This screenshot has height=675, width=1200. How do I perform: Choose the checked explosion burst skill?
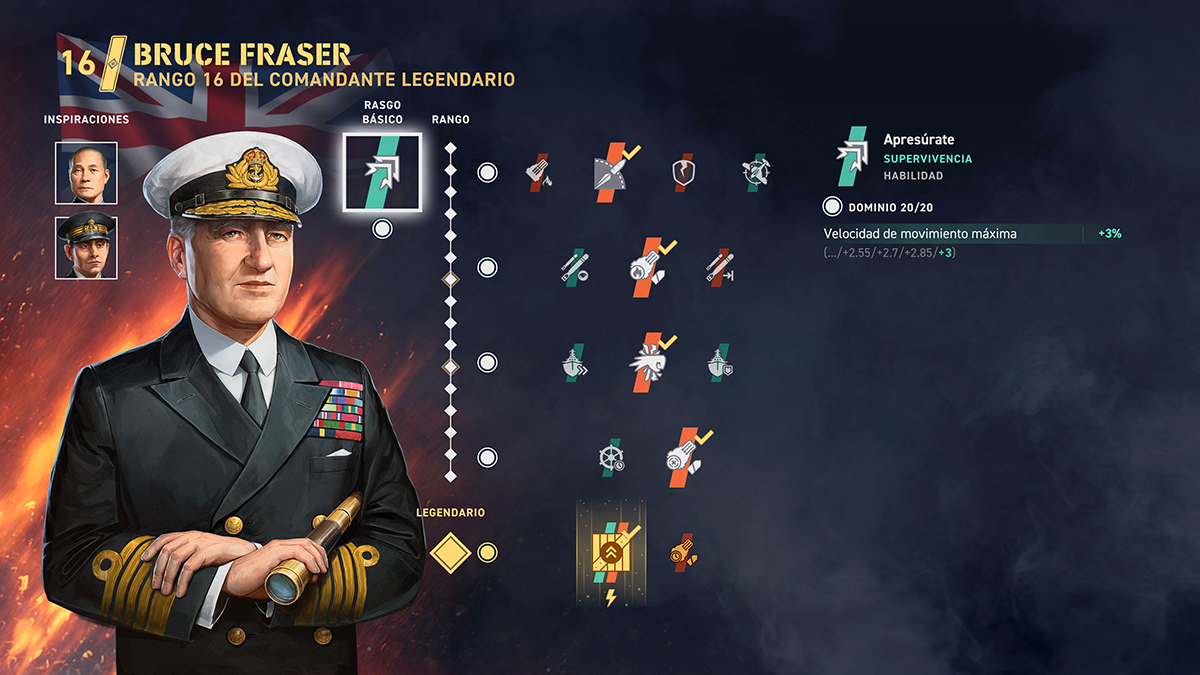[x=646, y=362]
